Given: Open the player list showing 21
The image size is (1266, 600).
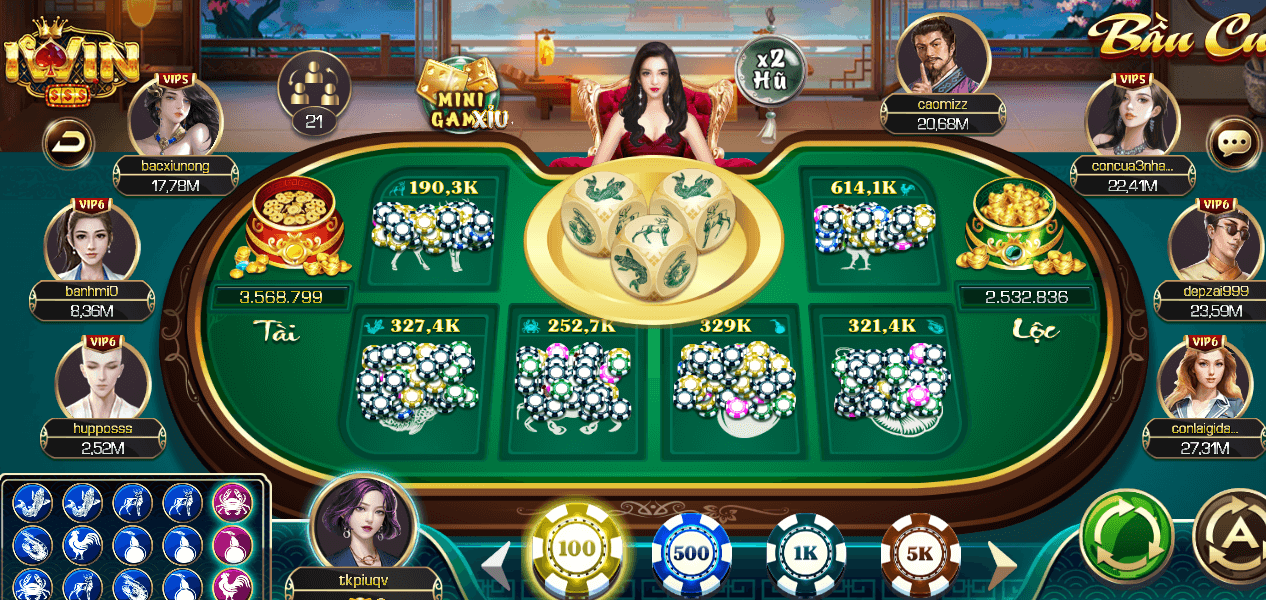Looking at the screenshot, I should 314,93.
